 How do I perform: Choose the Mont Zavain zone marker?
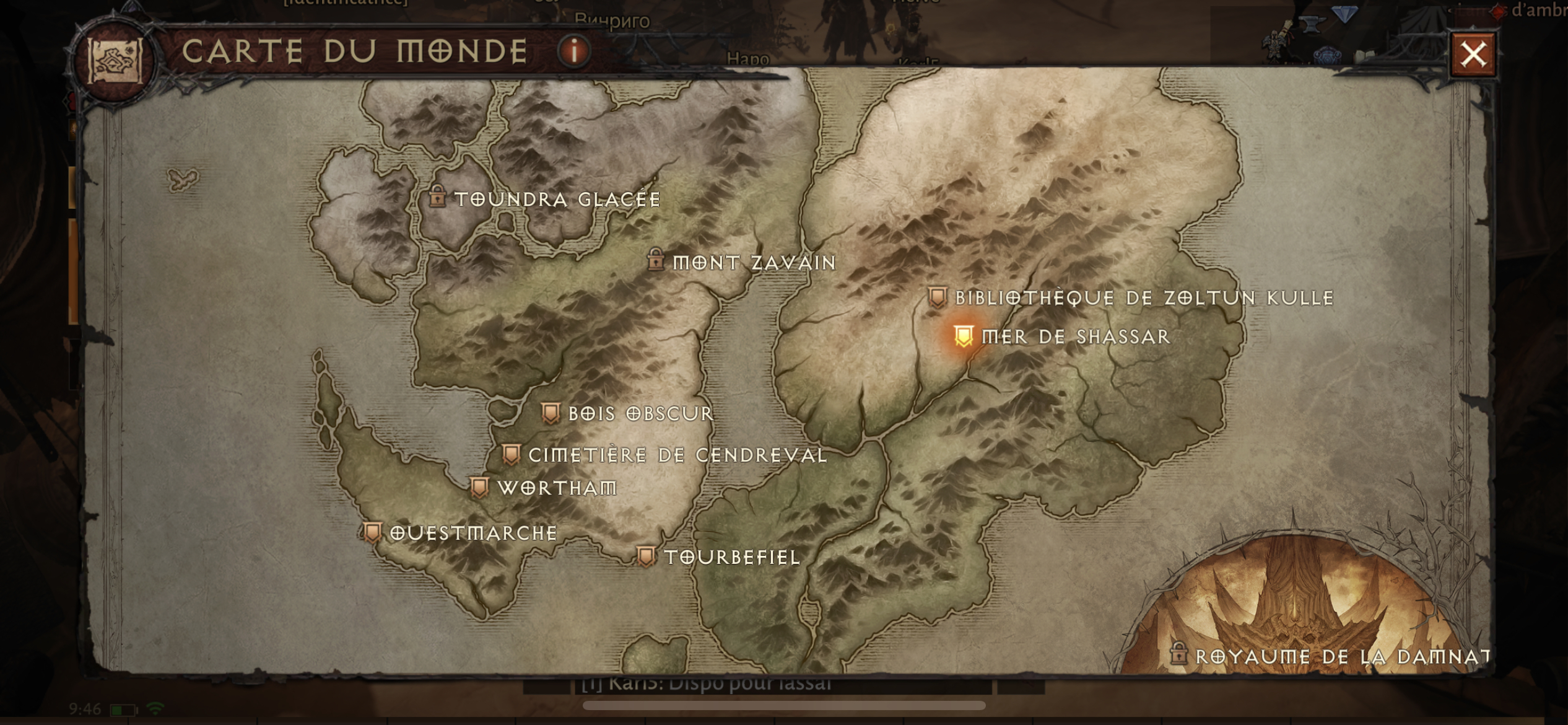click(x=656, y=260)
